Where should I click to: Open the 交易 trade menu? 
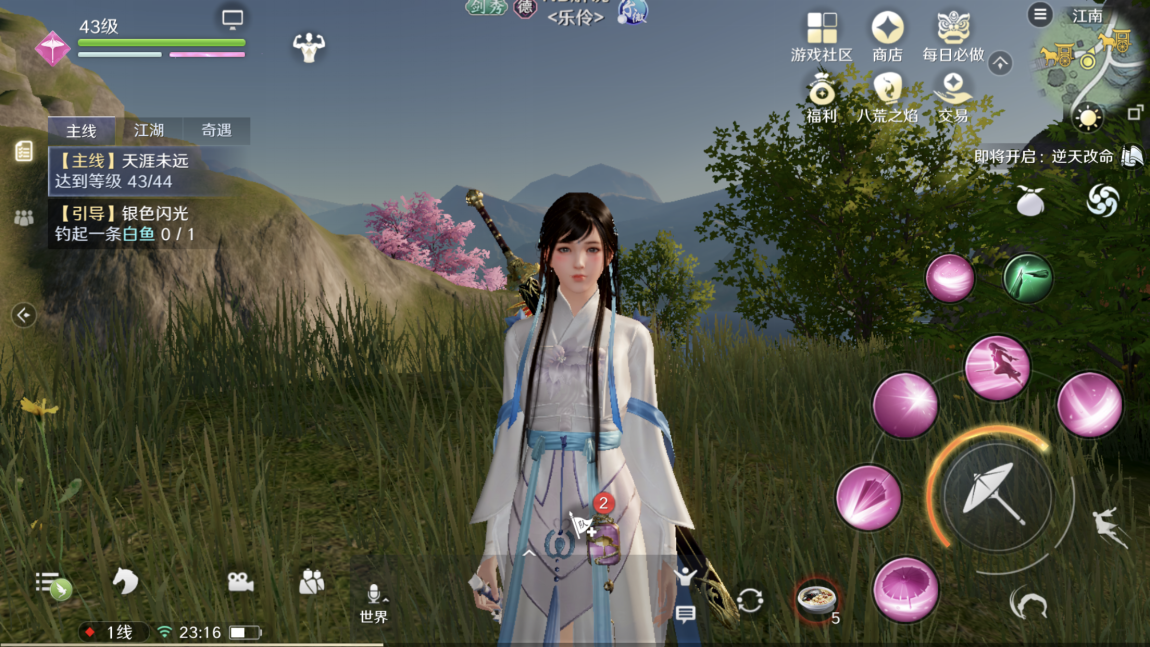click(953, 97)
